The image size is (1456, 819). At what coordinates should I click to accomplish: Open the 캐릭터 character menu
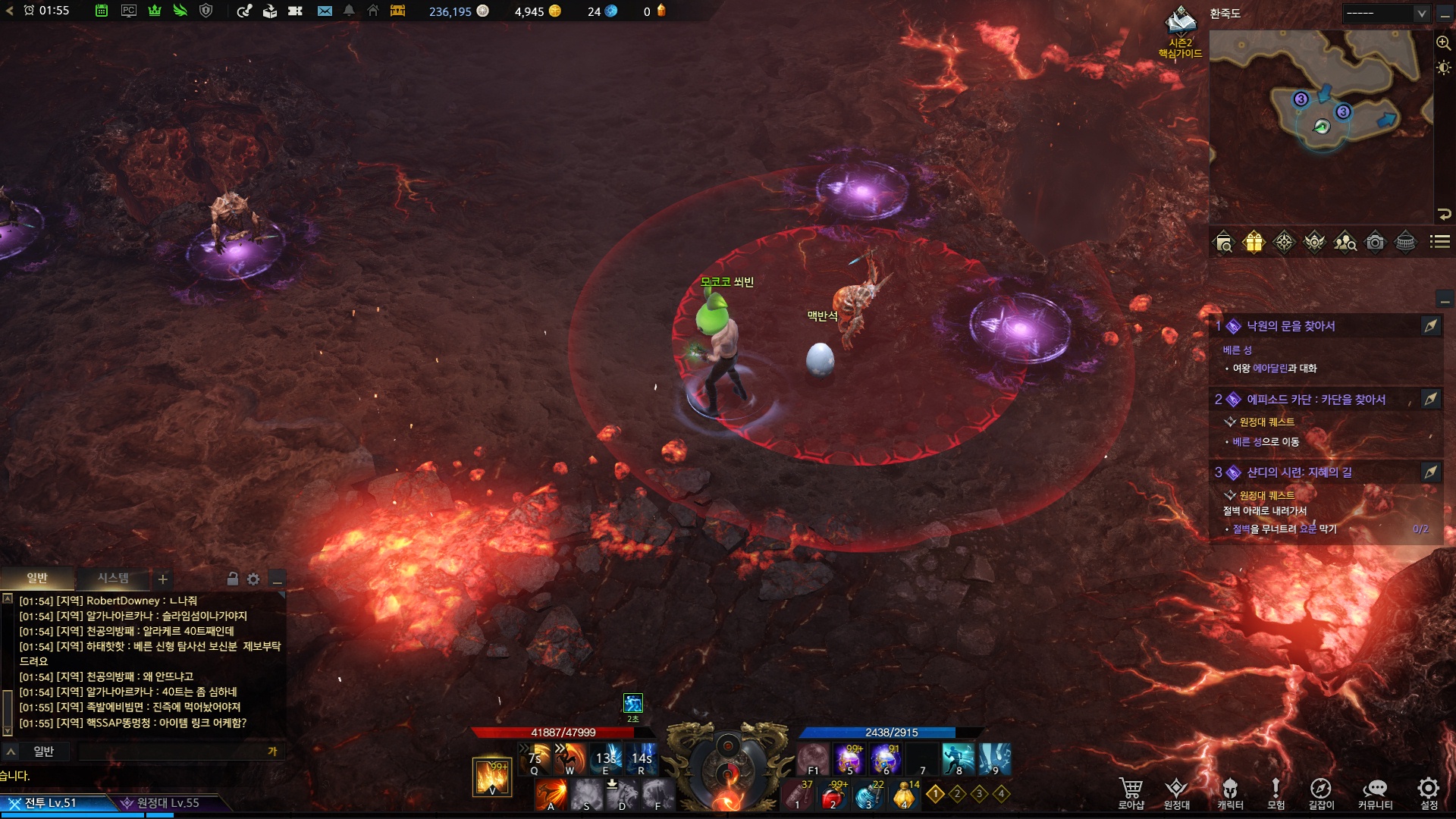coord(1230,792)
